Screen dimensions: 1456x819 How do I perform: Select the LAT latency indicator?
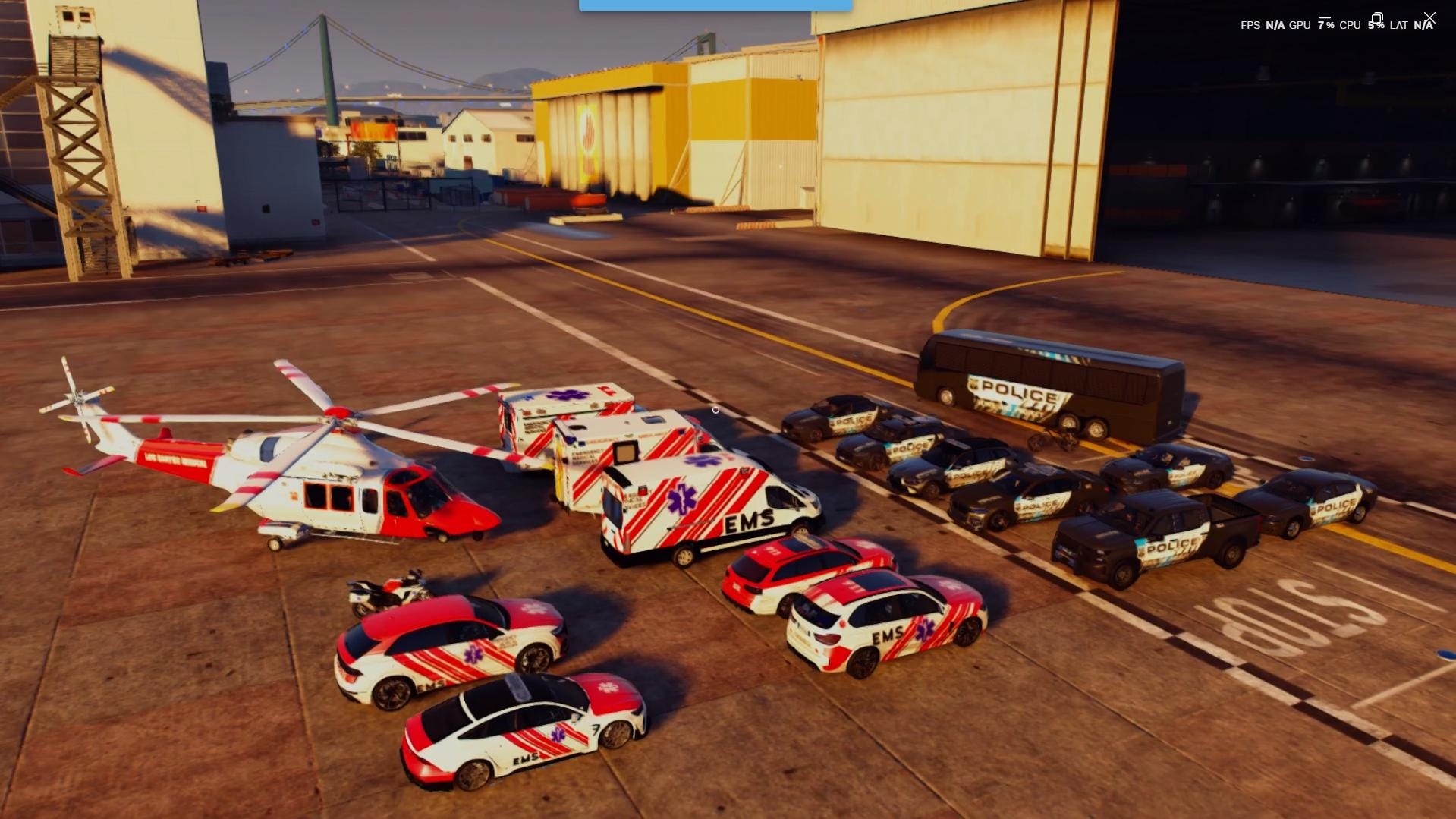[1400, 25]
